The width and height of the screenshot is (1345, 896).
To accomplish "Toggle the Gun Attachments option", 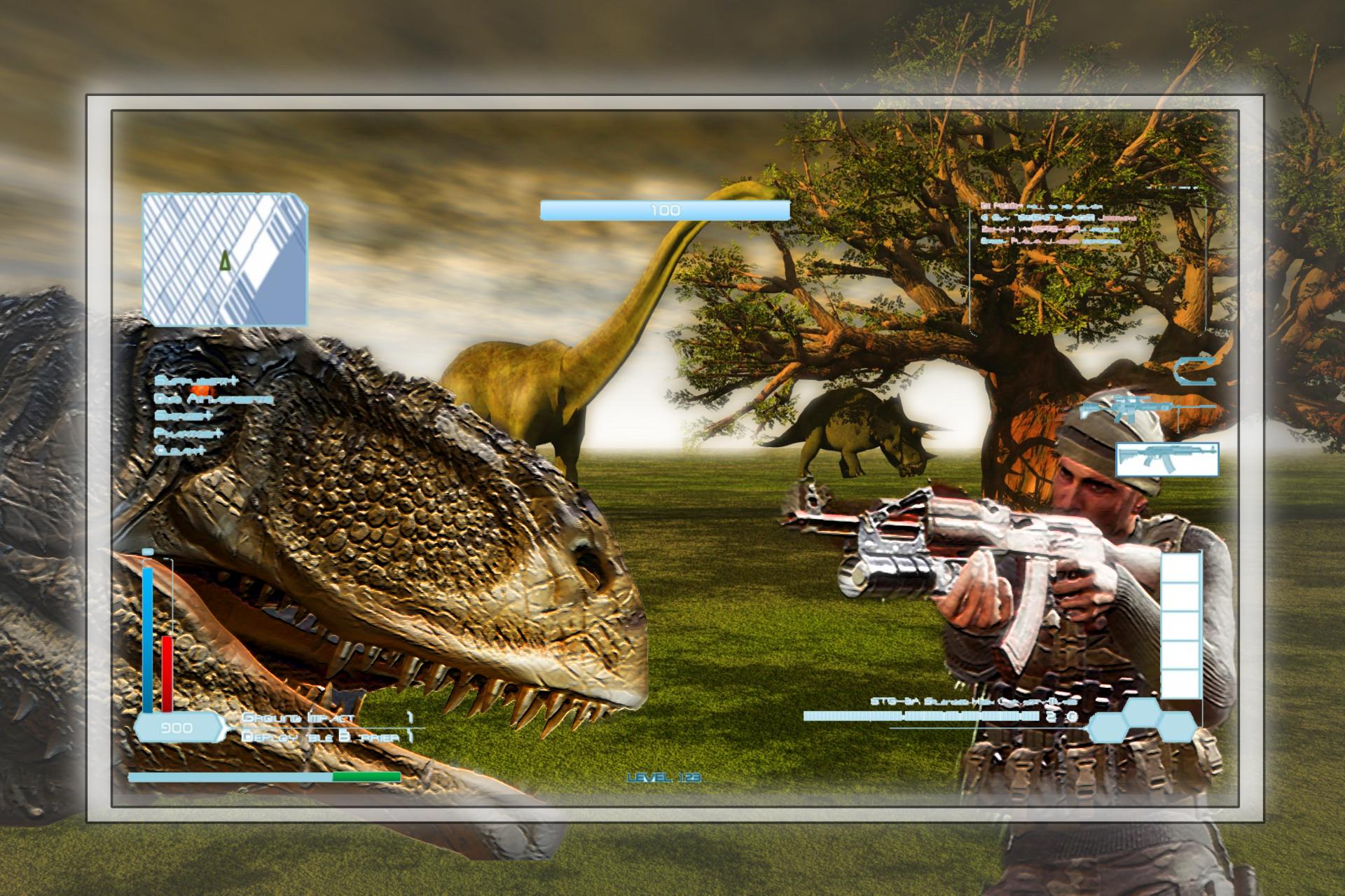I will (x=214, y=399).
